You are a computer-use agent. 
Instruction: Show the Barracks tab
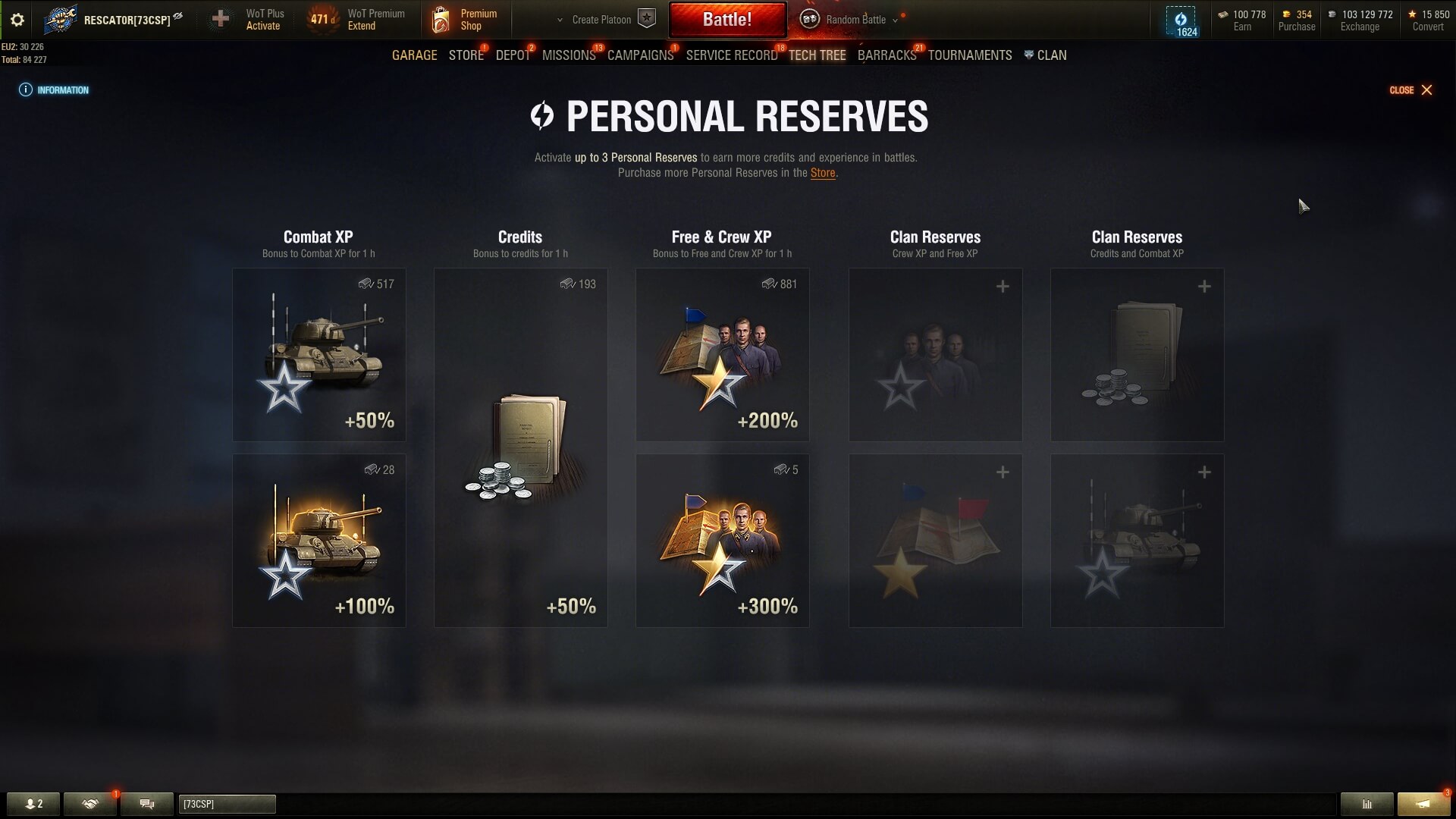(x=886, y=55)
